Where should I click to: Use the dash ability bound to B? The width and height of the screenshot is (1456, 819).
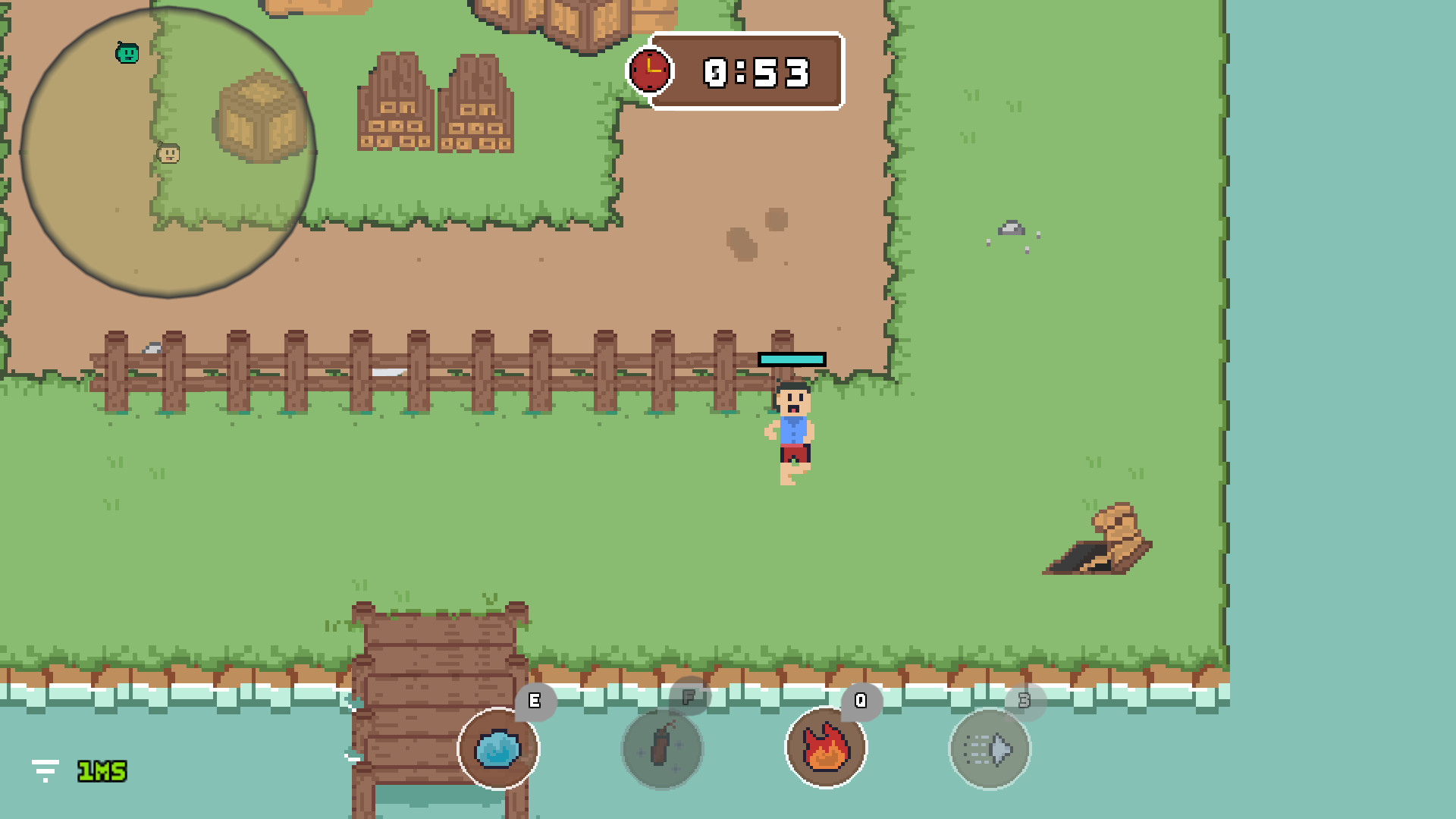pos(988,748)
